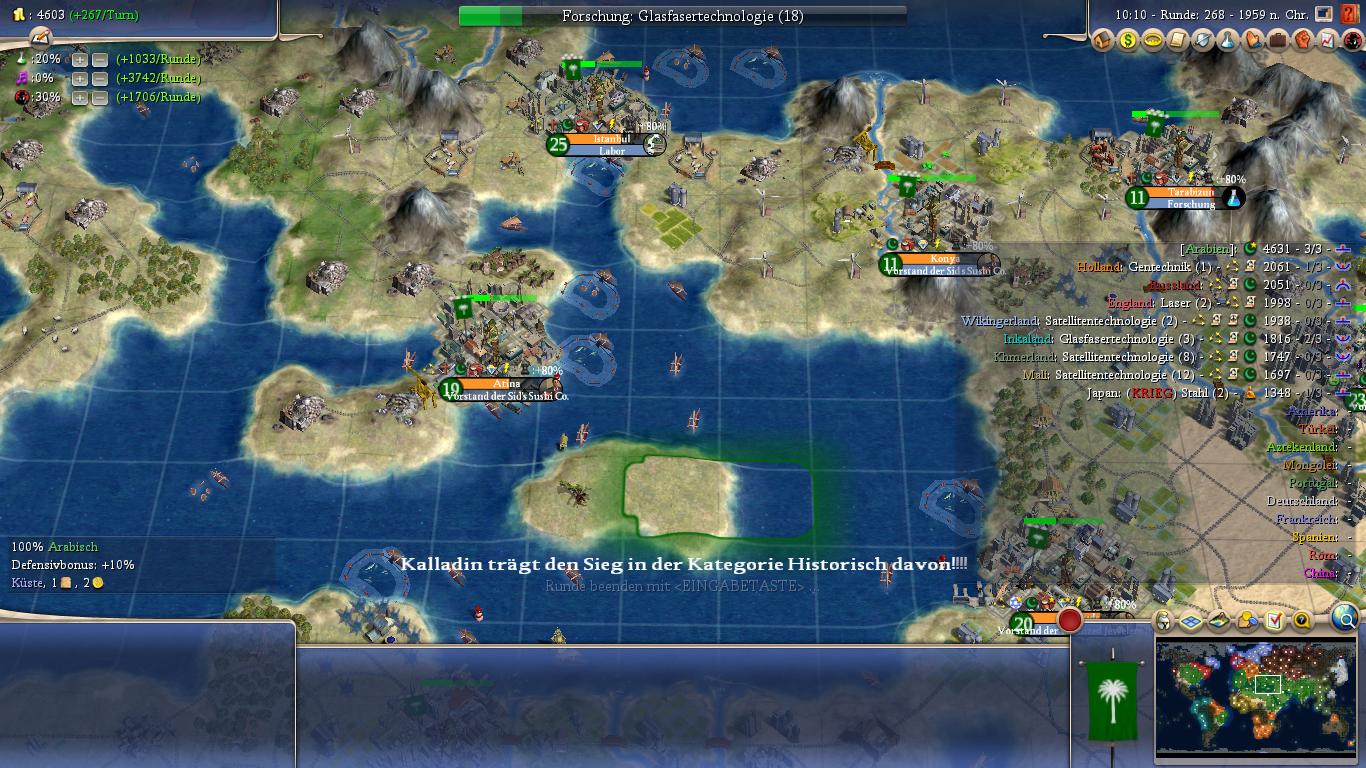Toggle the grid tile display button
This screenshot has height=768, width=1366.
click(1191, 621)
